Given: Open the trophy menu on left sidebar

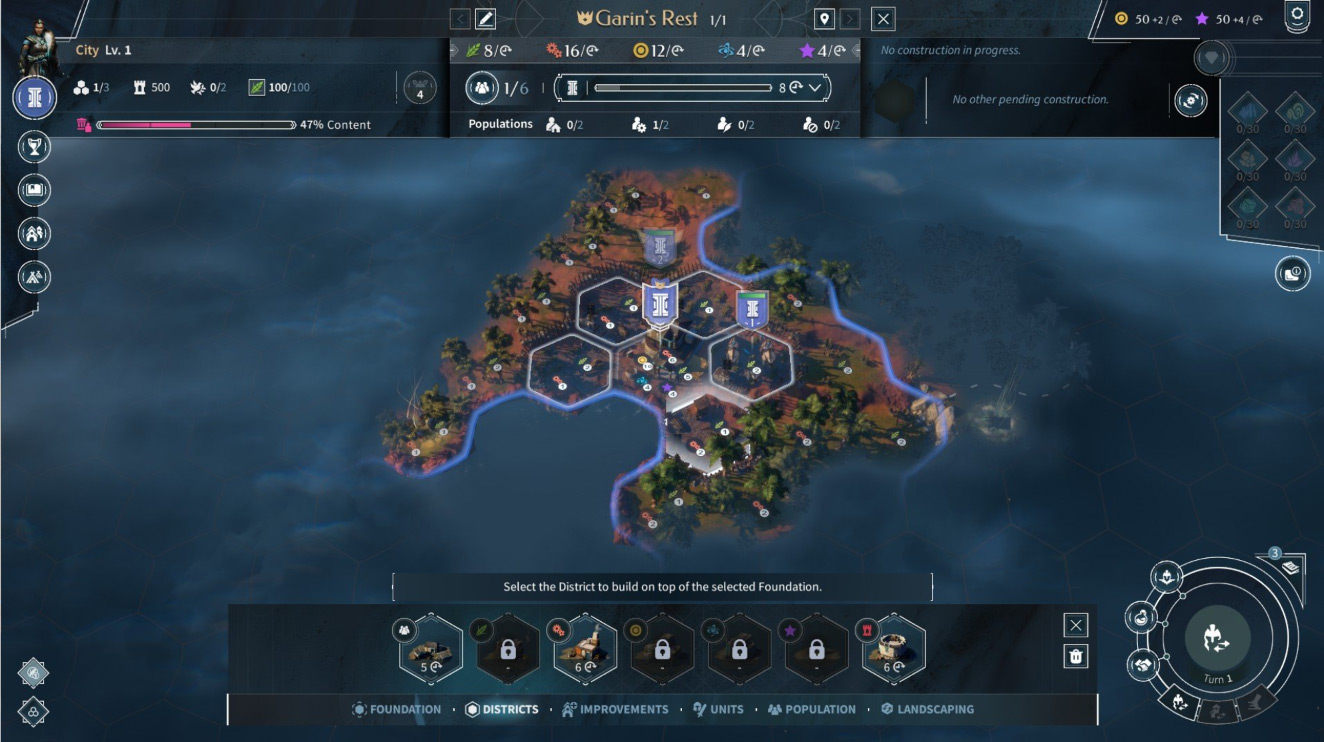Looking at the screenshot, I should tap(34, 147).
